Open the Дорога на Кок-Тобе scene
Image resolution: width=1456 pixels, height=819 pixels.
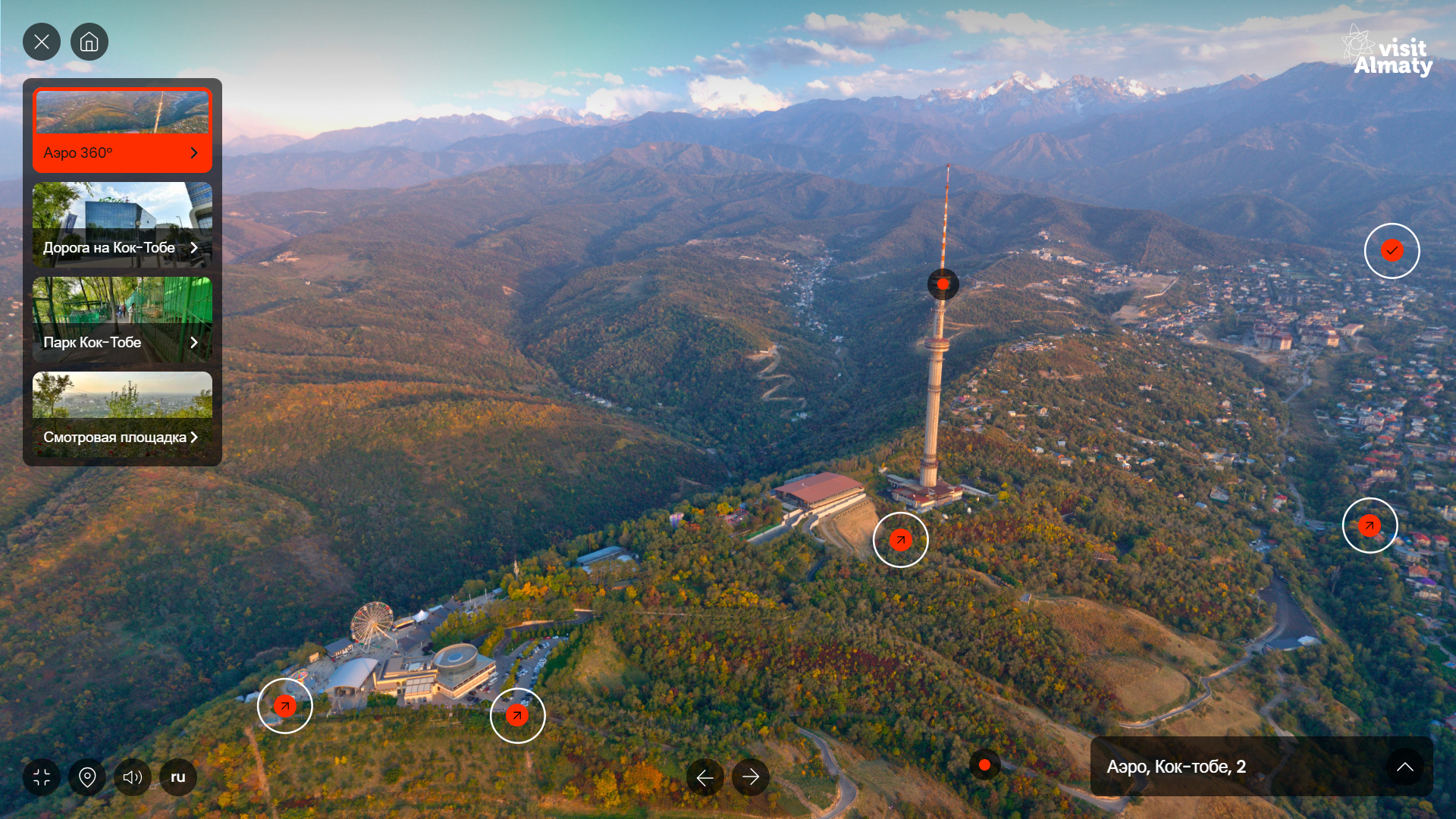pos(122,224)
